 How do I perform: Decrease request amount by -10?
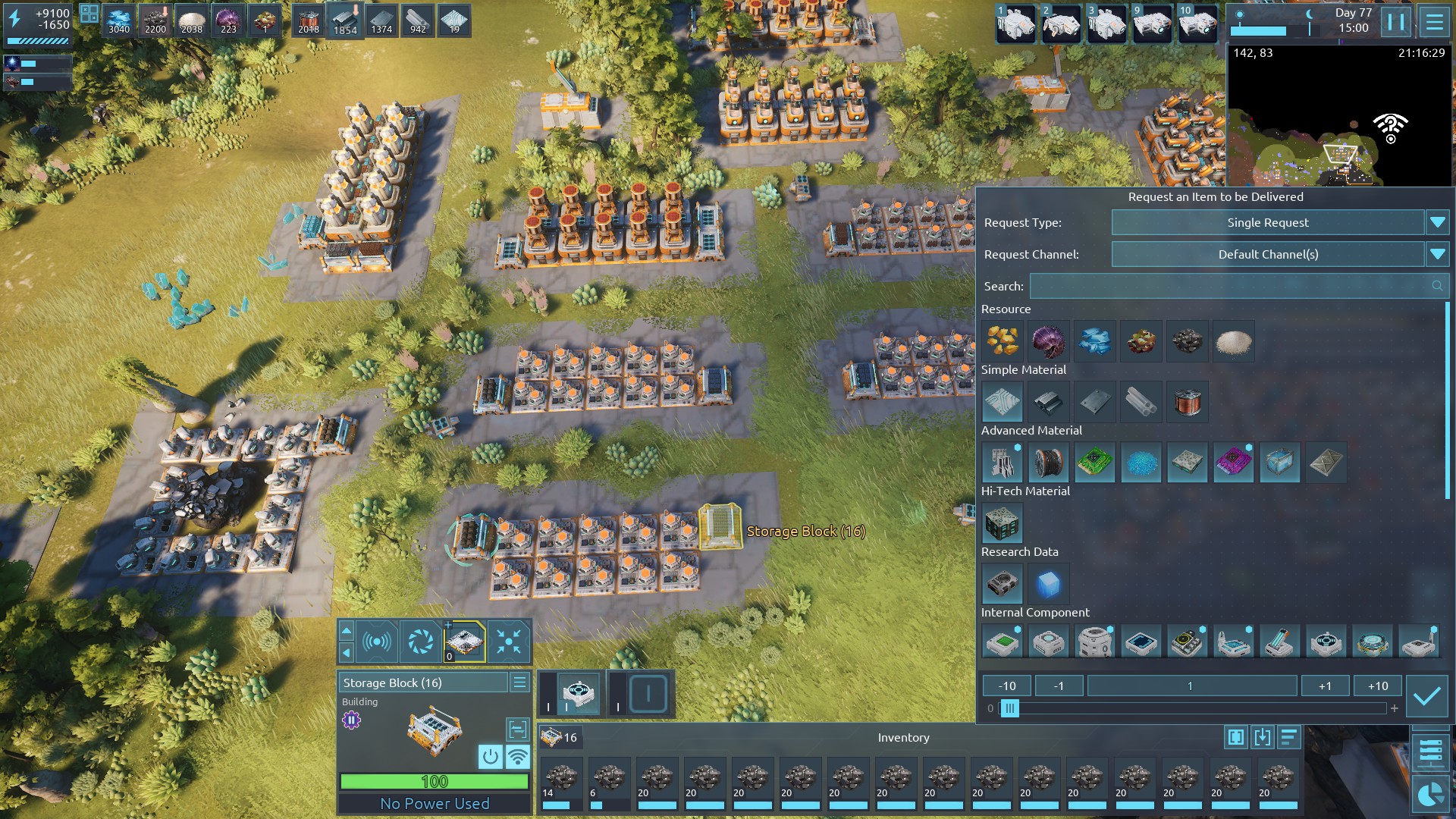(1006, 686)
